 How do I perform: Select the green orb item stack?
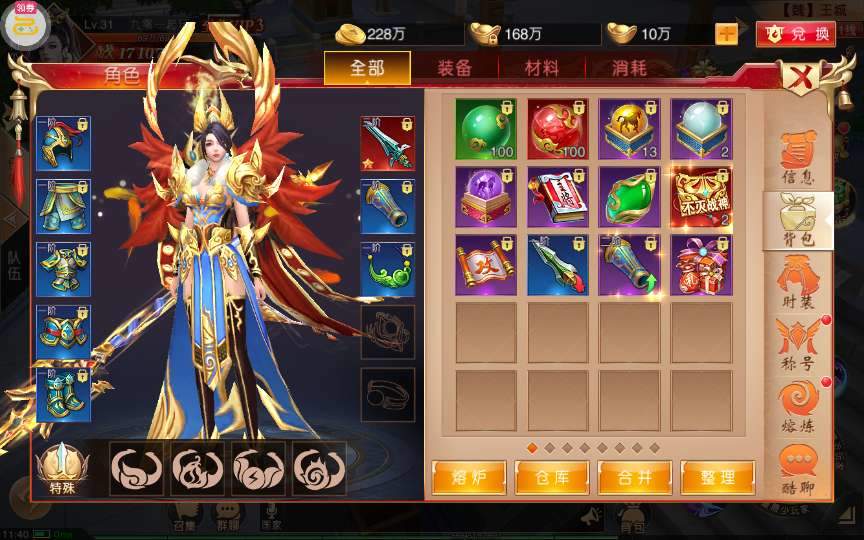tap(486, 129)
